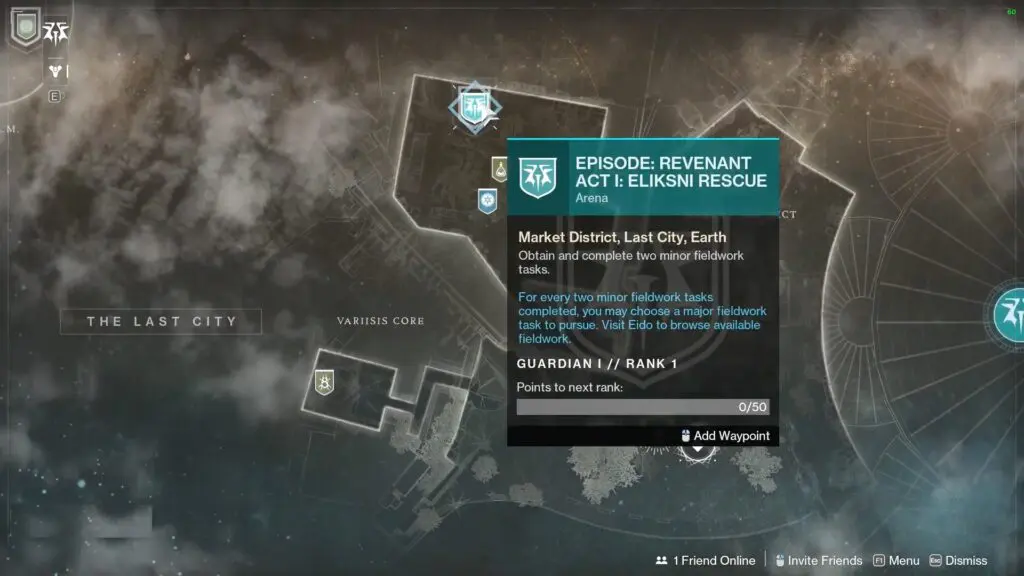Choose the vendor marker below Variisis Core
Screen dimensions: 1024x576
tap(324, 381)
